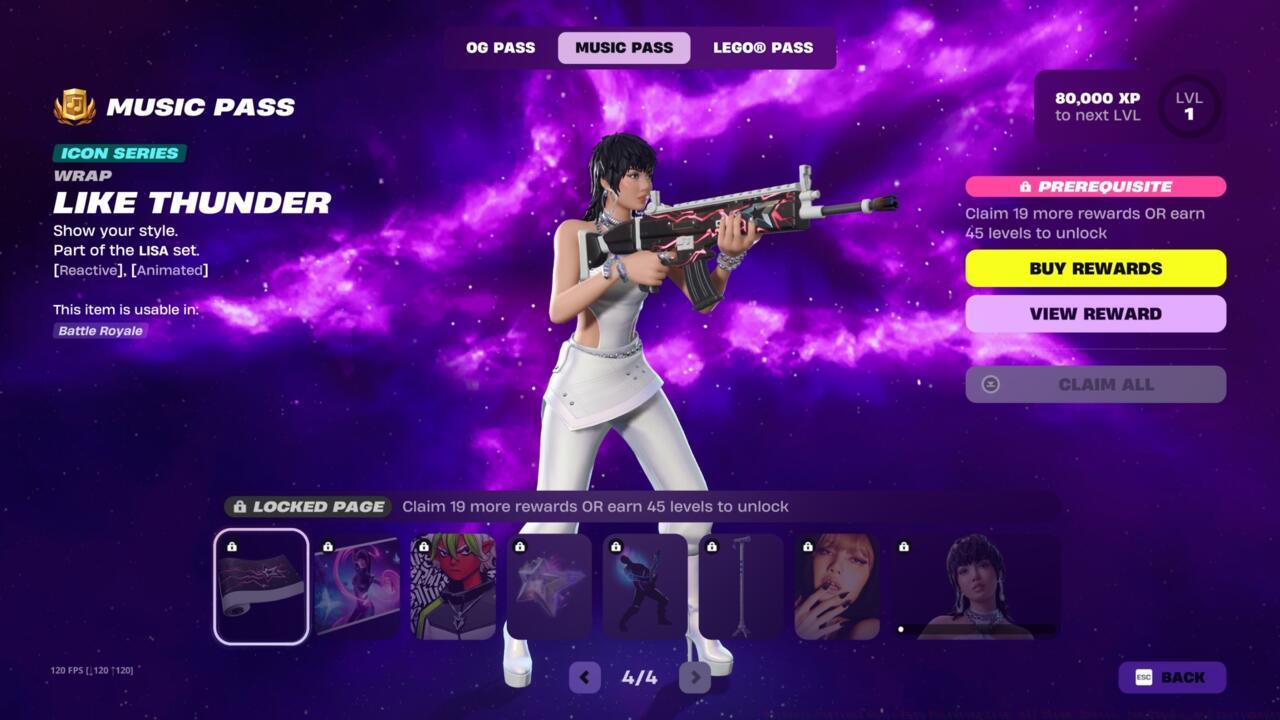The width and height of the screenshot is (1280, 720).
Task: Click the lock icon on the Like Thunder wrap thumbnail
Action: click(232, 545)
